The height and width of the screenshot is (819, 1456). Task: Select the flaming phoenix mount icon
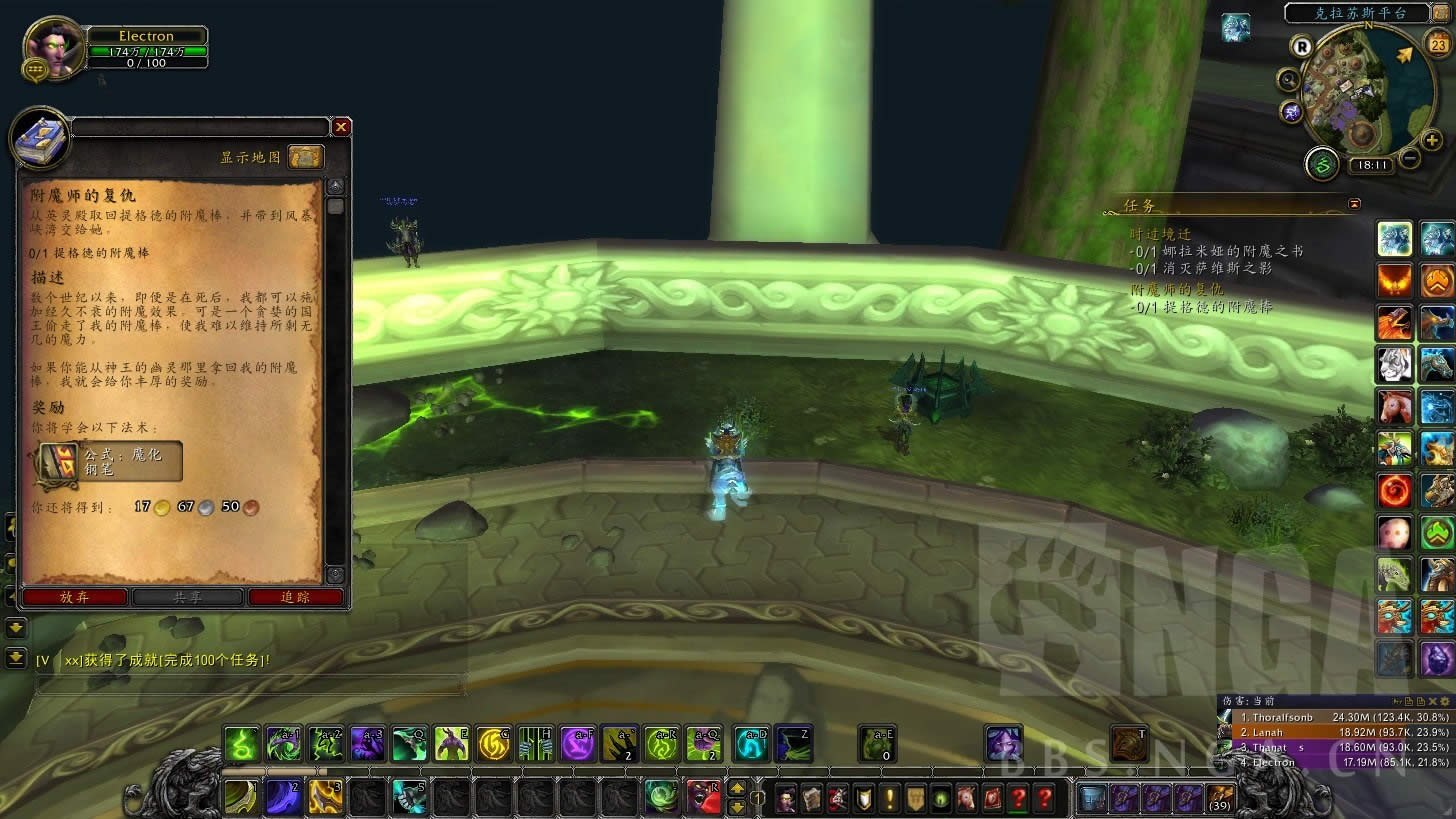point(1395,281)
